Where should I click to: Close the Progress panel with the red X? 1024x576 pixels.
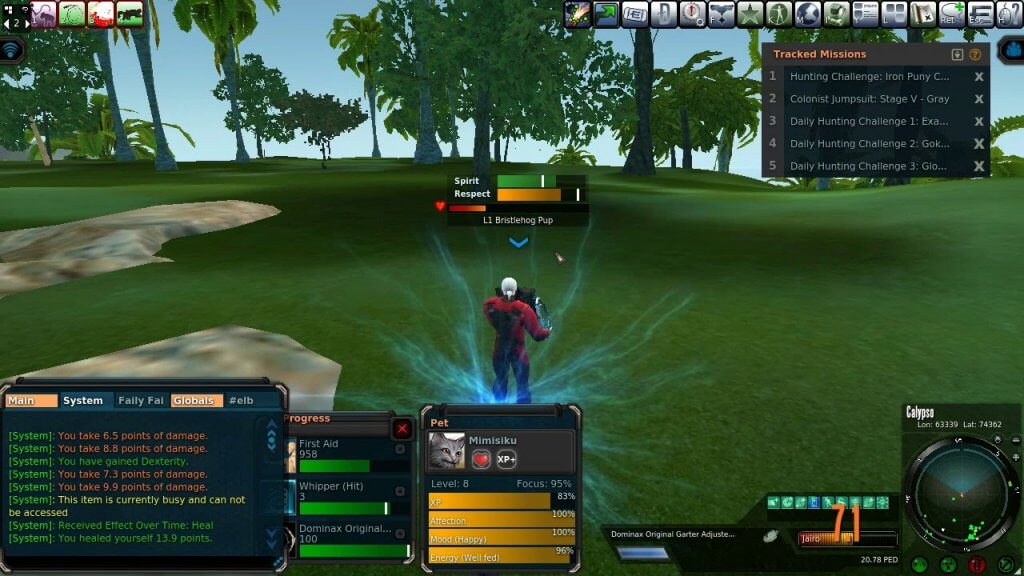[402, 429]
